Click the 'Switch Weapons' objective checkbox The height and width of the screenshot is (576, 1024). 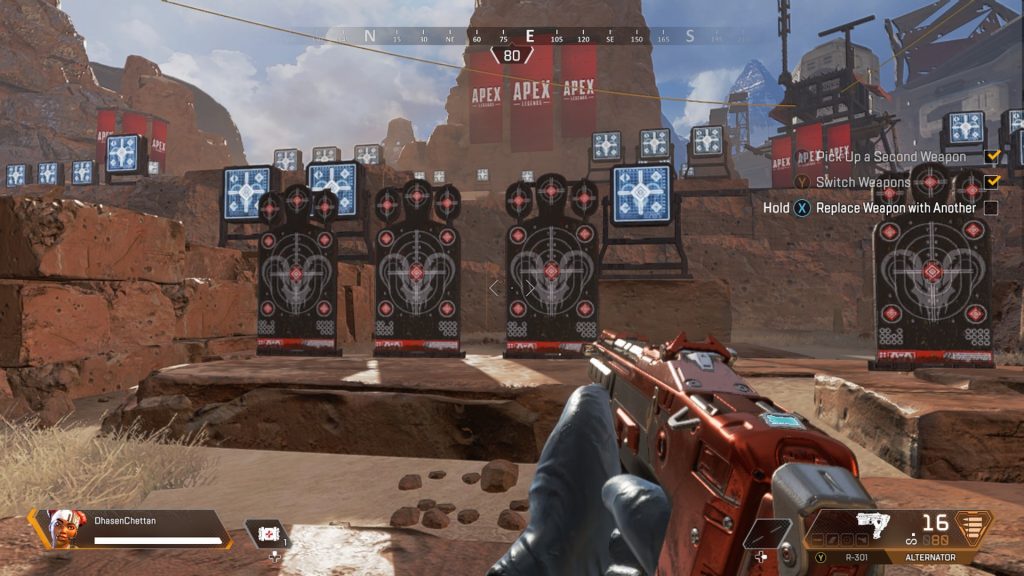tap(991, 182)
